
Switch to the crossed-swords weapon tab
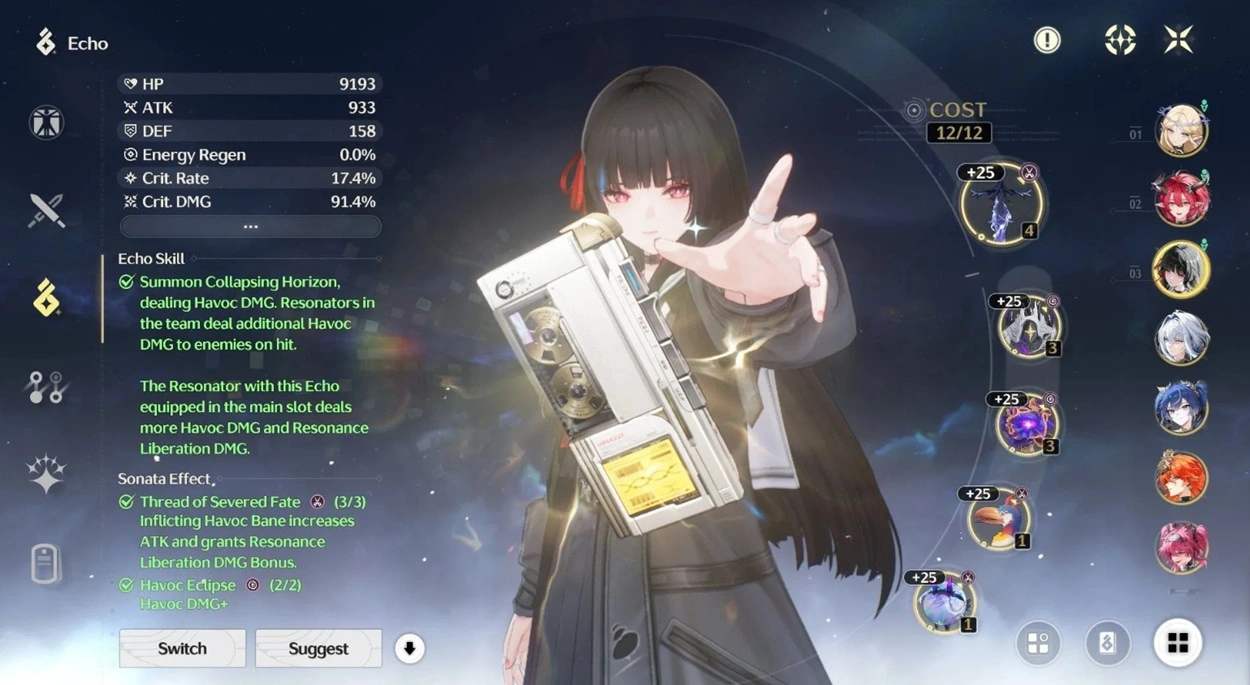tap(46, 210)
